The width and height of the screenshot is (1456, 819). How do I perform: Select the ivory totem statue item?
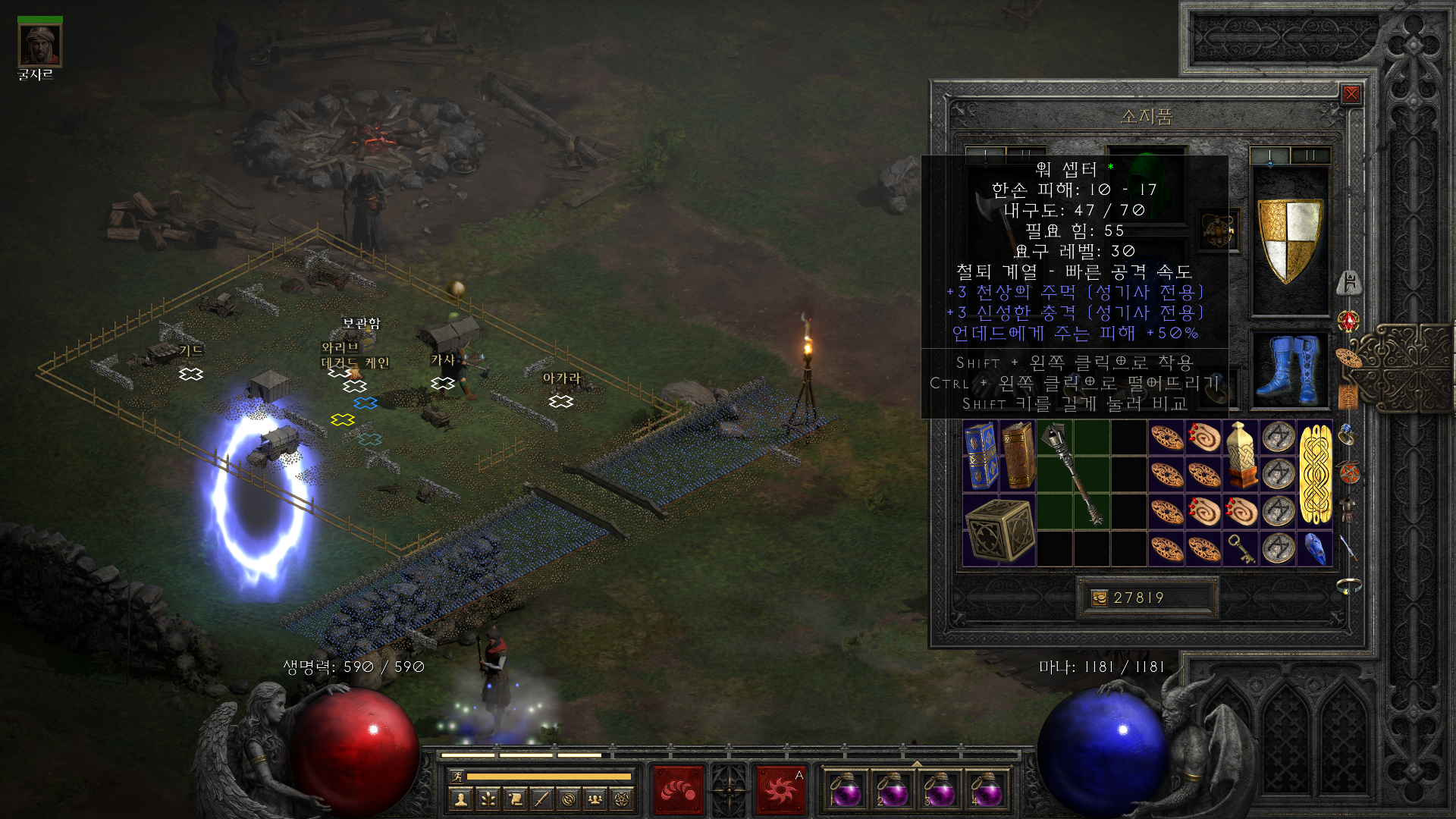1241,455
